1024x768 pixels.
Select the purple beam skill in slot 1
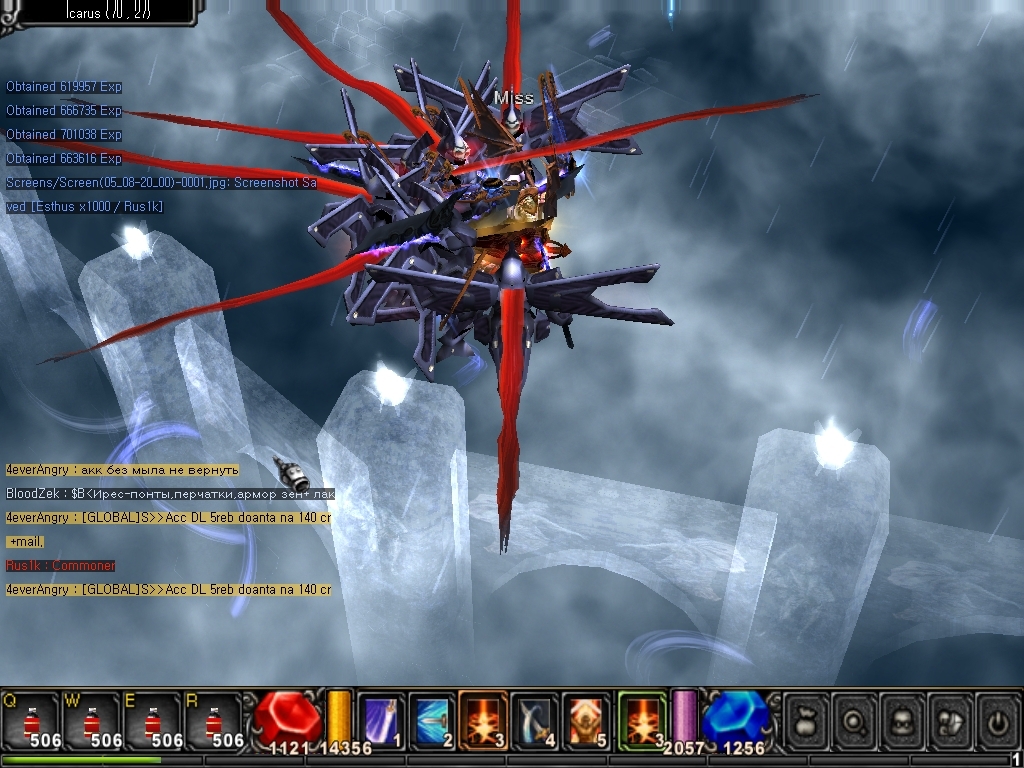pos(381,719)
